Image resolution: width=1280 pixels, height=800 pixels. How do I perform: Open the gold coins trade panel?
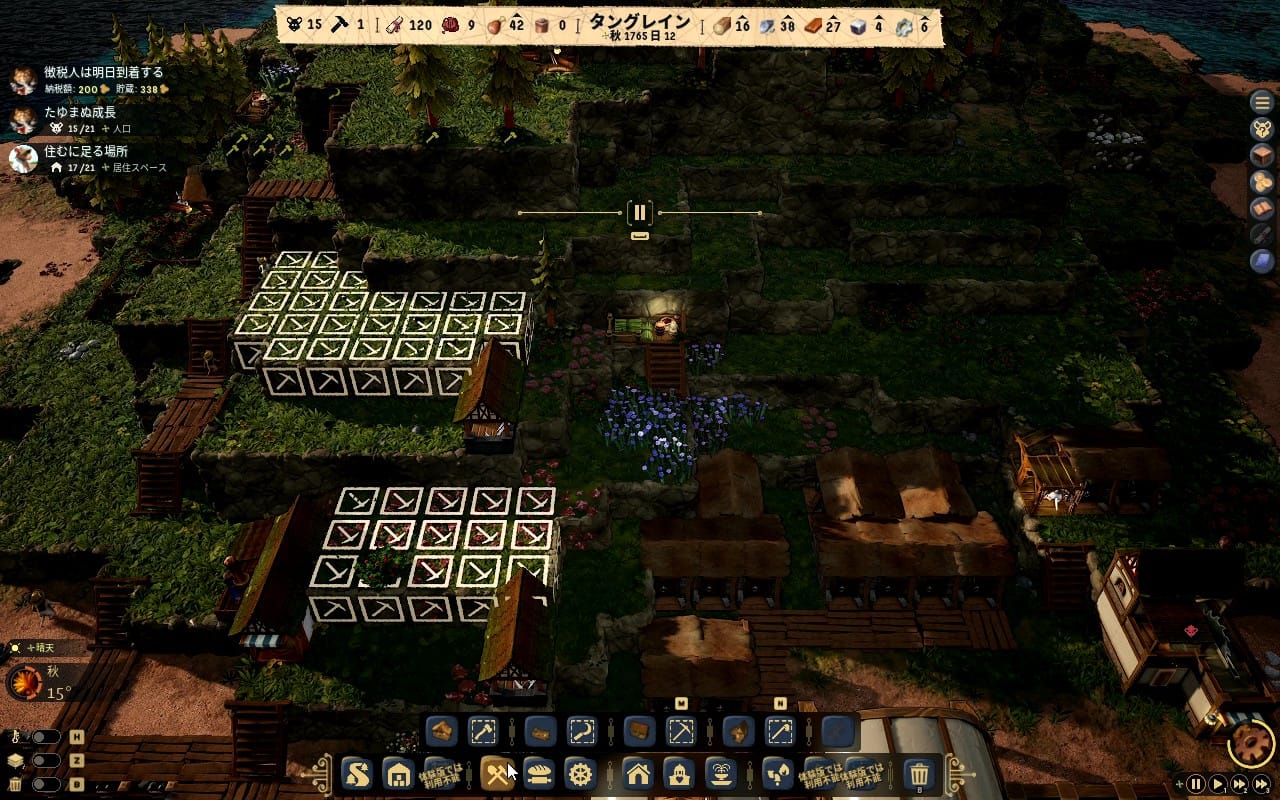[1262, 183]
